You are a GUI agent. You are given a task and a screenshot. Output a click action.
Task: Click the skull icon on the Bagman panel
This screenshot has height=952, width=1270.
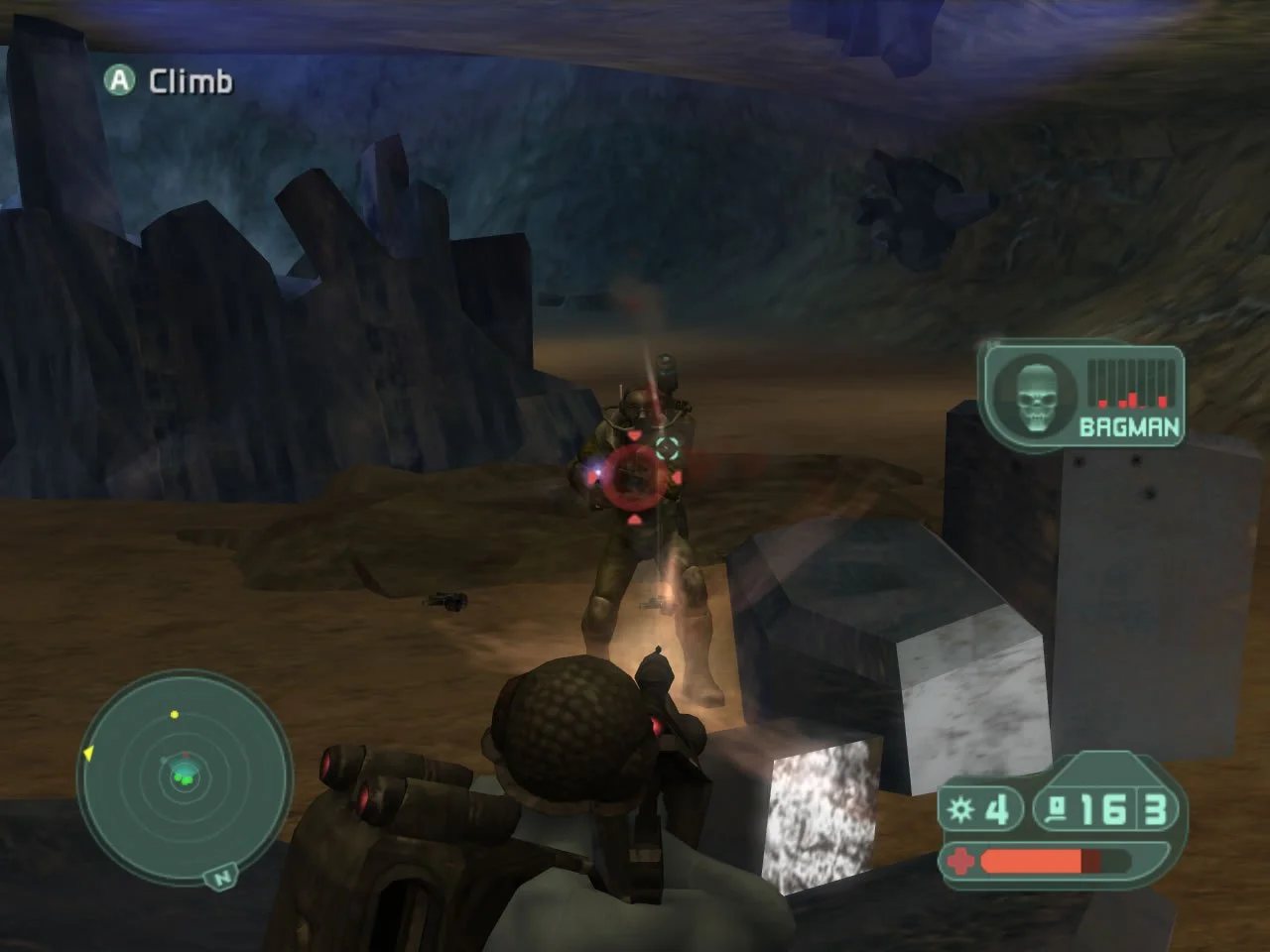(1038, 396)
